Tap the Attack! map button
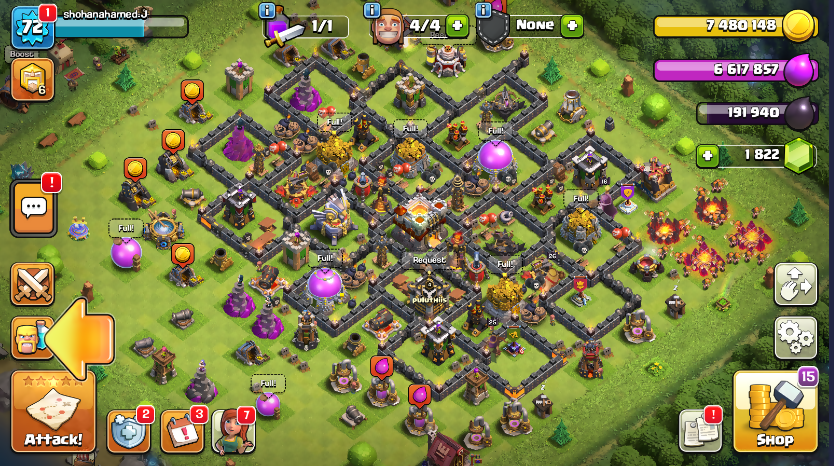The height and width of the screenshot is (466, 834). point(53,412)
